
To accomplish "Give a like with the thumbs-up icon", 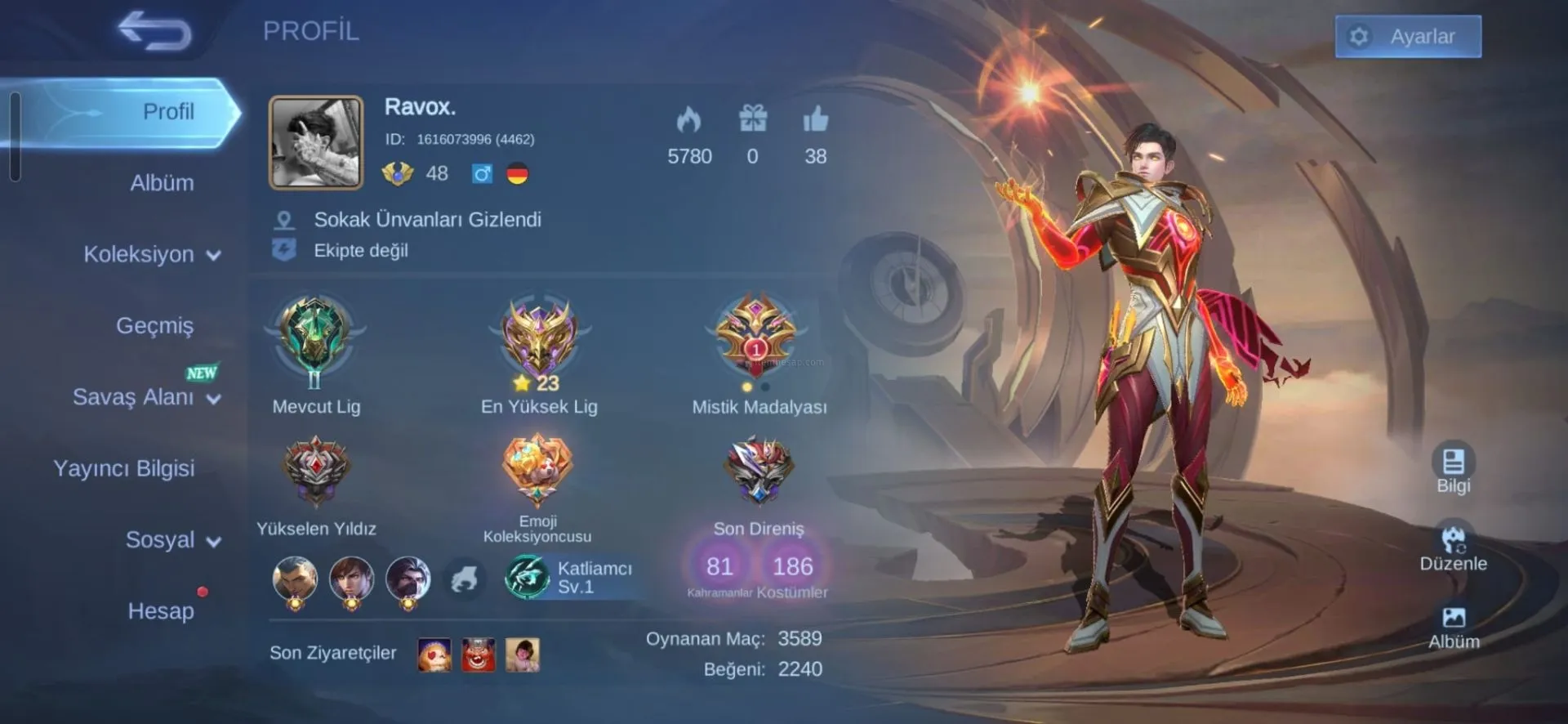I will (815, 121).
